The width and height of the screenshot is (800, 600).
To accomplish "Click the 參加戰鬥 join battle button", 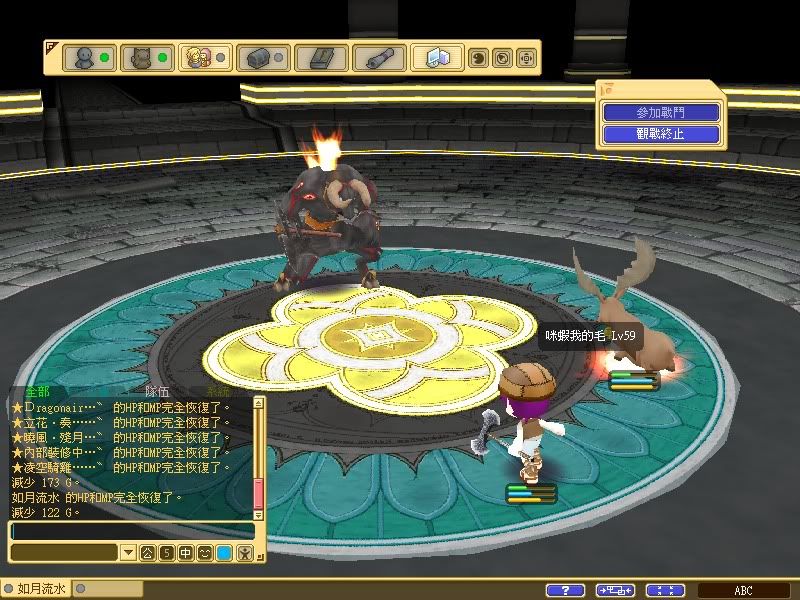I will [x=660, y=113].
